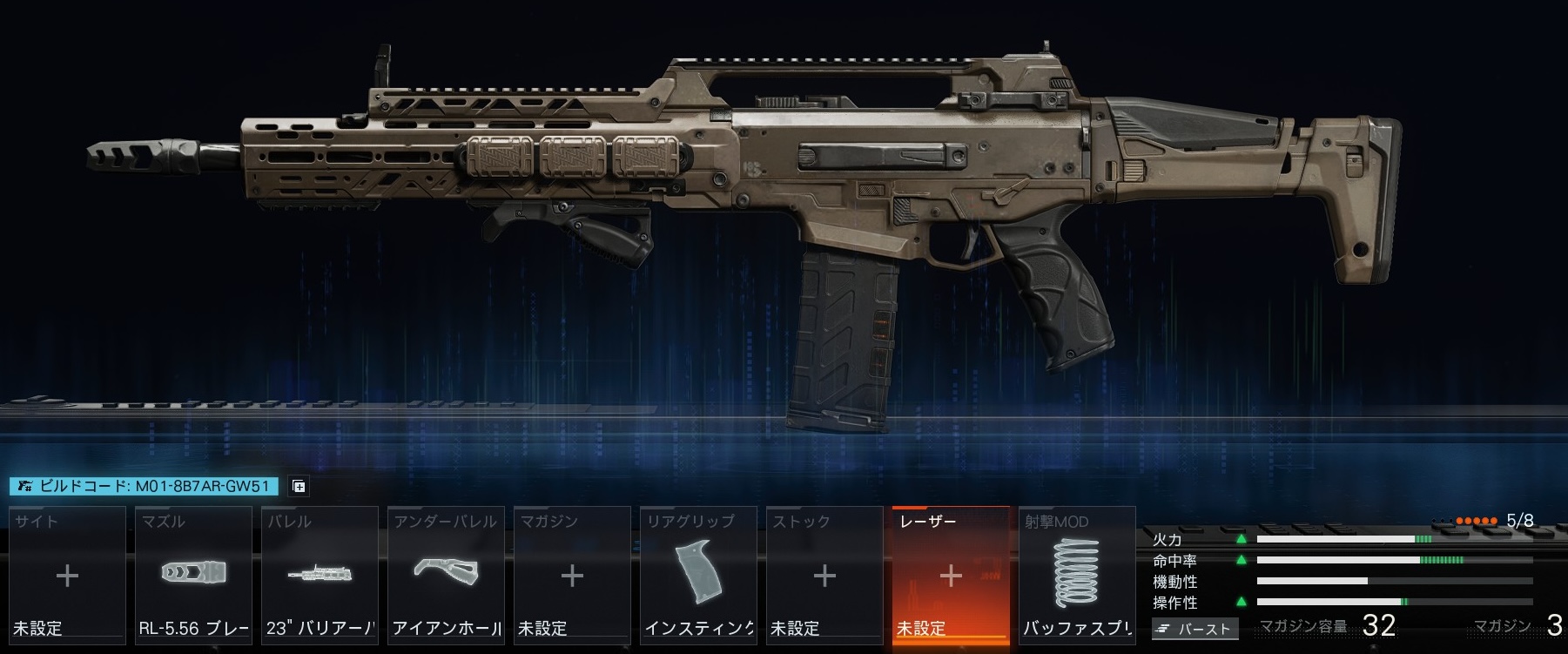The image size is (1568, 654).
Task: Choose the バレル slot with 23" barrel
Action: pos(320,575)
